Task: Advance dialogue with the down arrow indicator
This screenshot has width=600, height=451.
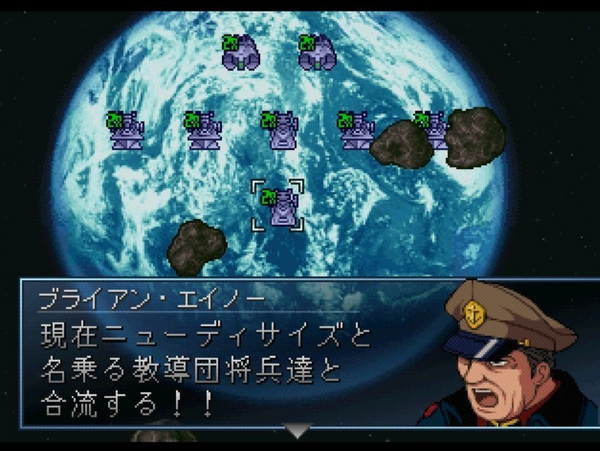Action: [x=298, y=431]
